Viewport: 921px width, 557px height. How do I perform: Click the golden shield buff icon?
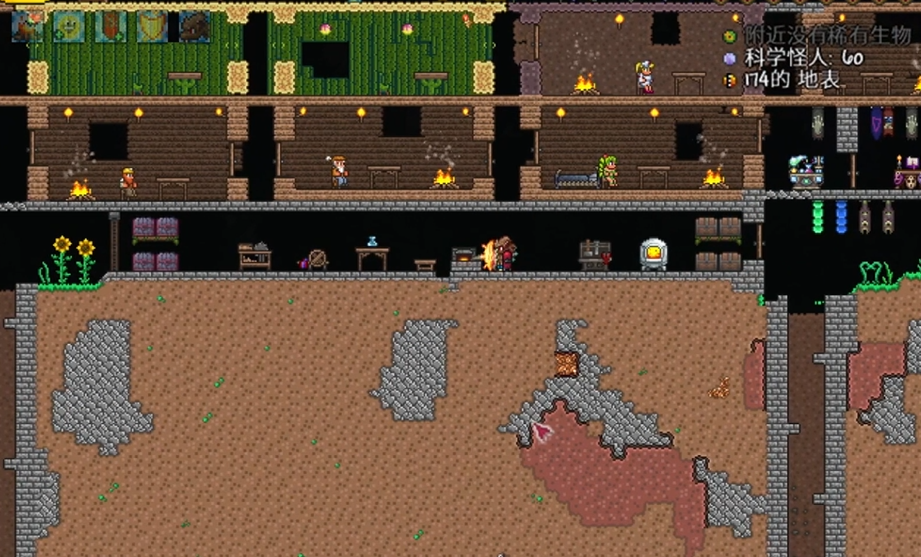coord(153,26)
